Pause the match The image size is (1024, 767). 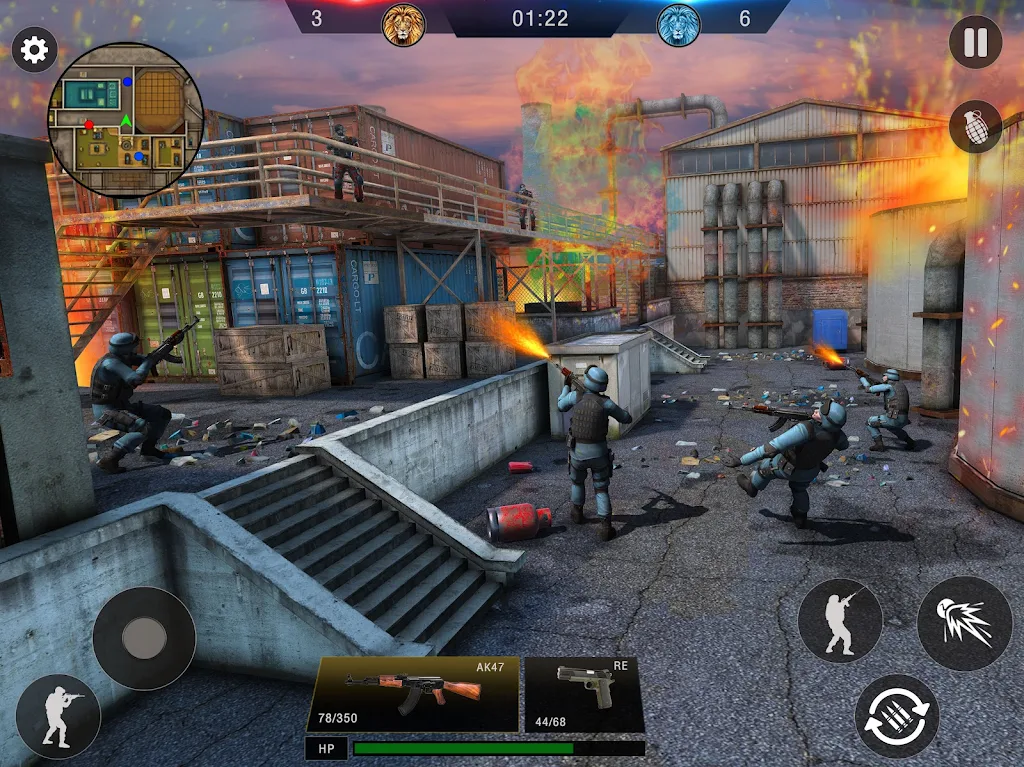pyautogui.click(x=975, y=43)
